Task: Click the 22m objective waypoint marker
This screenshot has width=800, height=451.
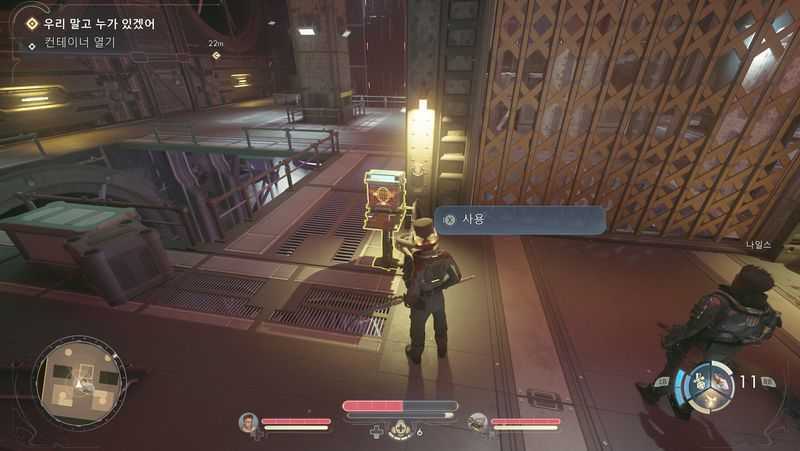Action: 216,54
